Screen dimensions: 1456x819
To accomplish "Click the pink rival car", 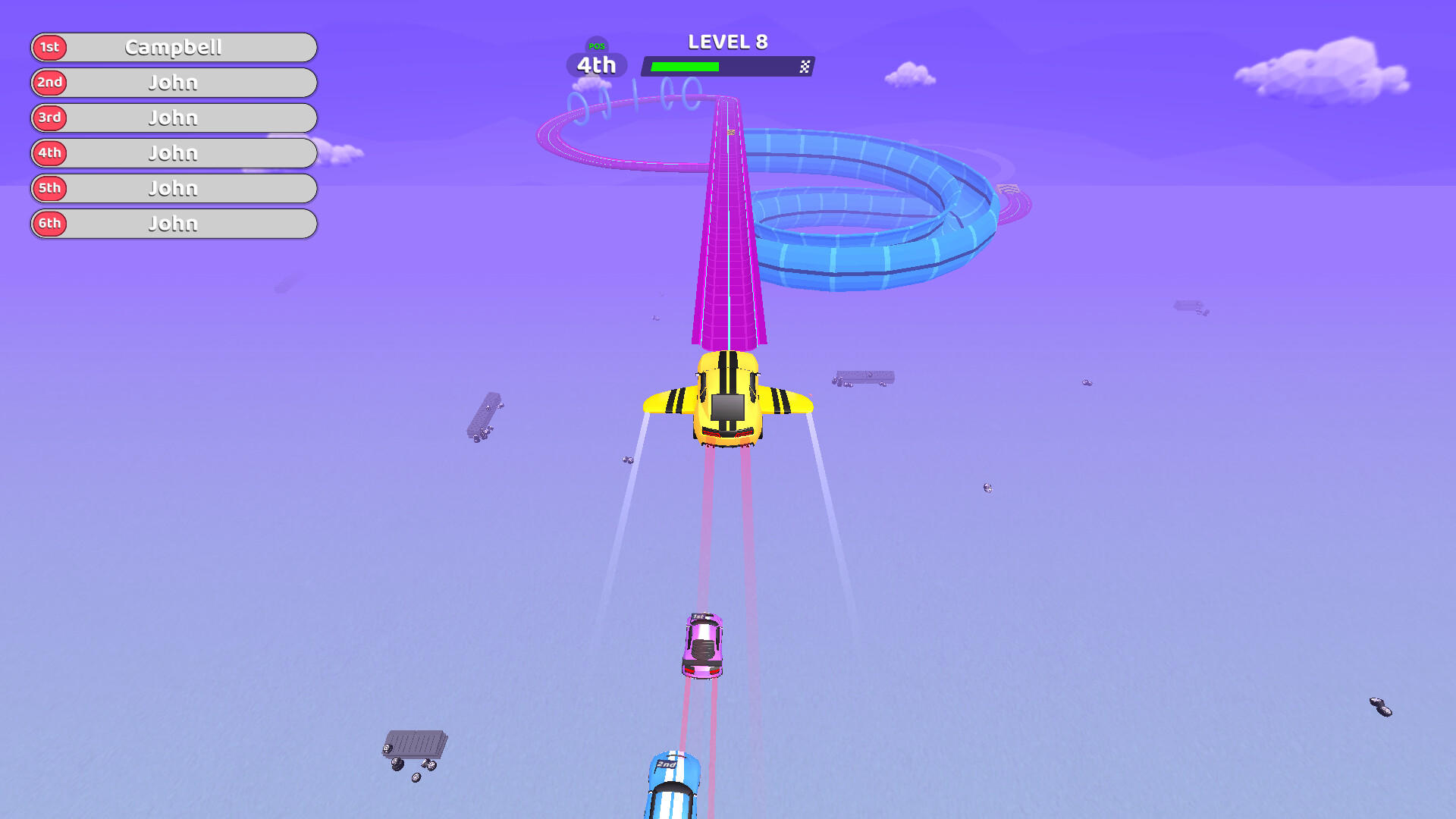I will point(701,645).
